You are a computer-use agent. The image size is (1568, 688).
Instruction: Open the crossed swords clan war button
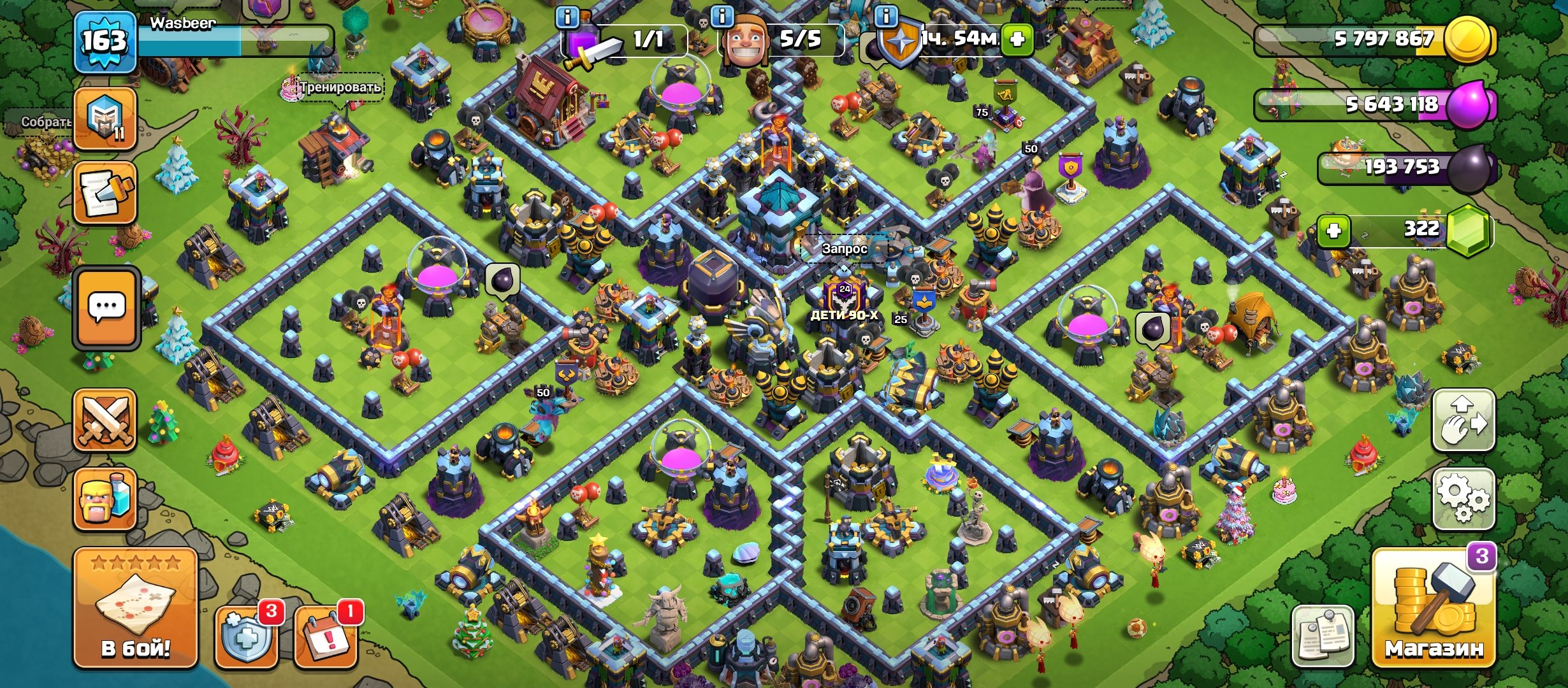[105, 420]
